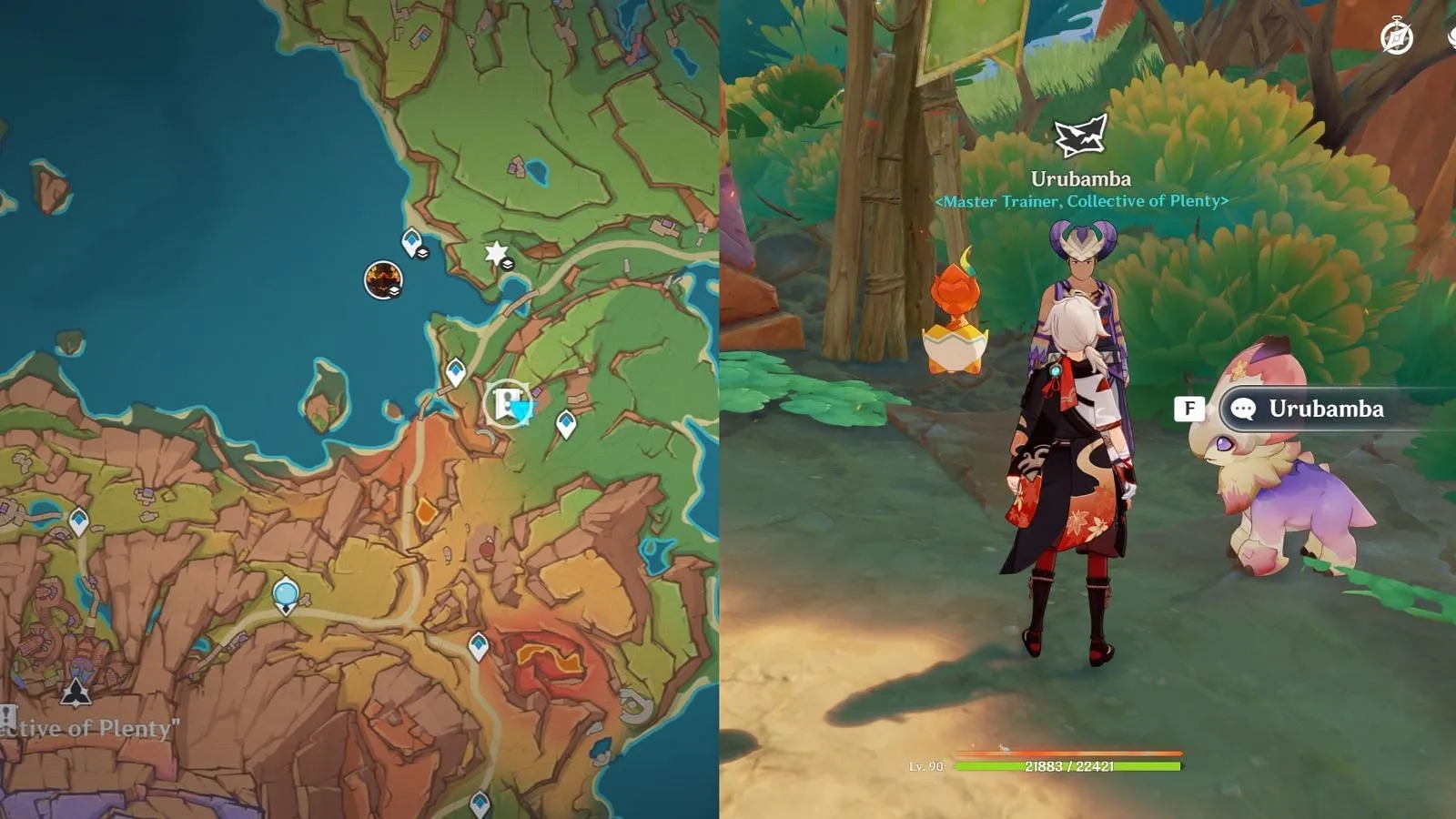Toggle the layer indicator on the northern teleport waypoint
Image resolution: width=1456 pixels, height=819 pixels.
[x=422, y=252]
